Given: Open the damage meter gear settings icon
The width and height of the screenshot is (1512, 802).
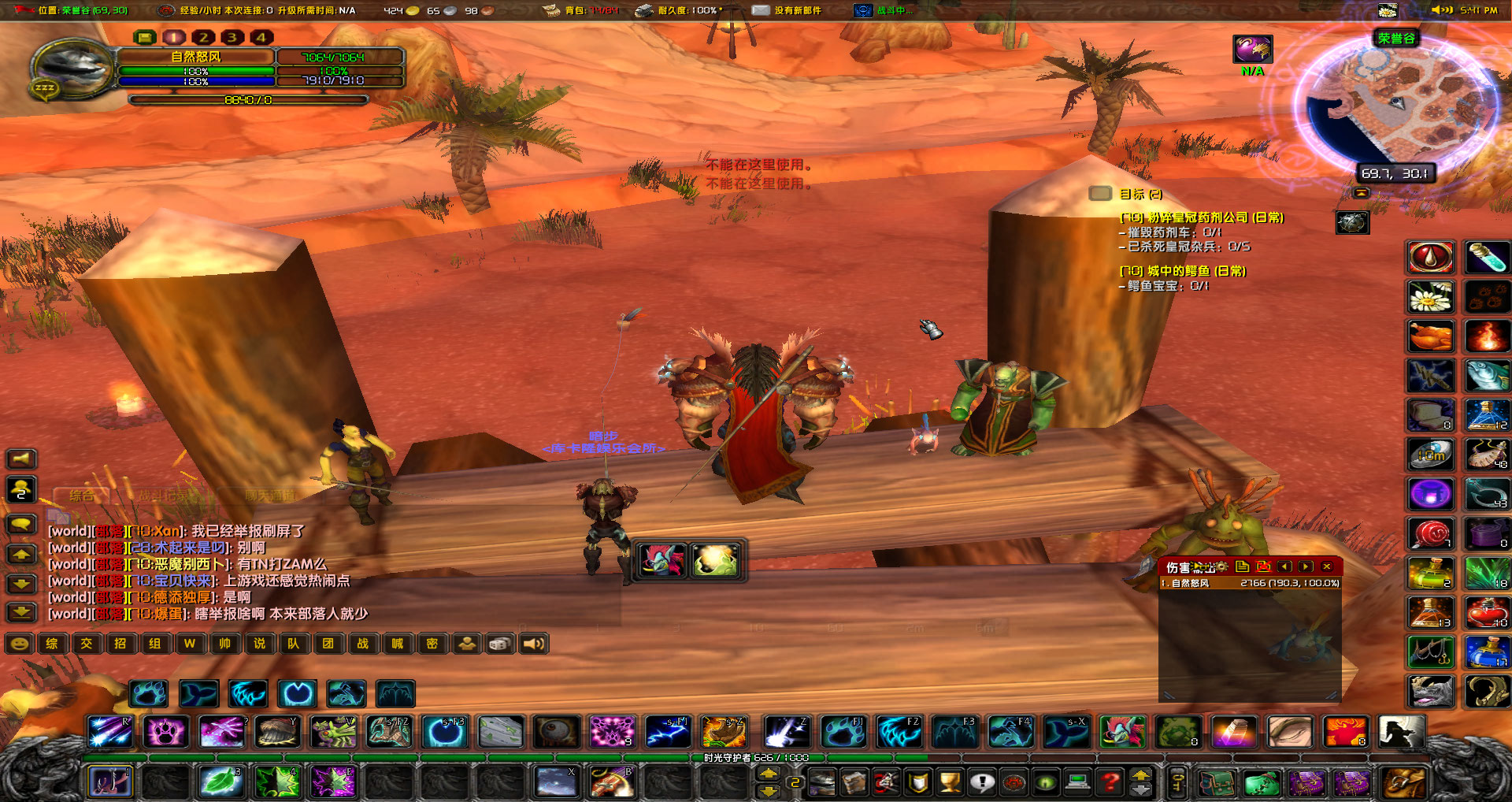Looking at the screenshot, I should (1223, 567).
